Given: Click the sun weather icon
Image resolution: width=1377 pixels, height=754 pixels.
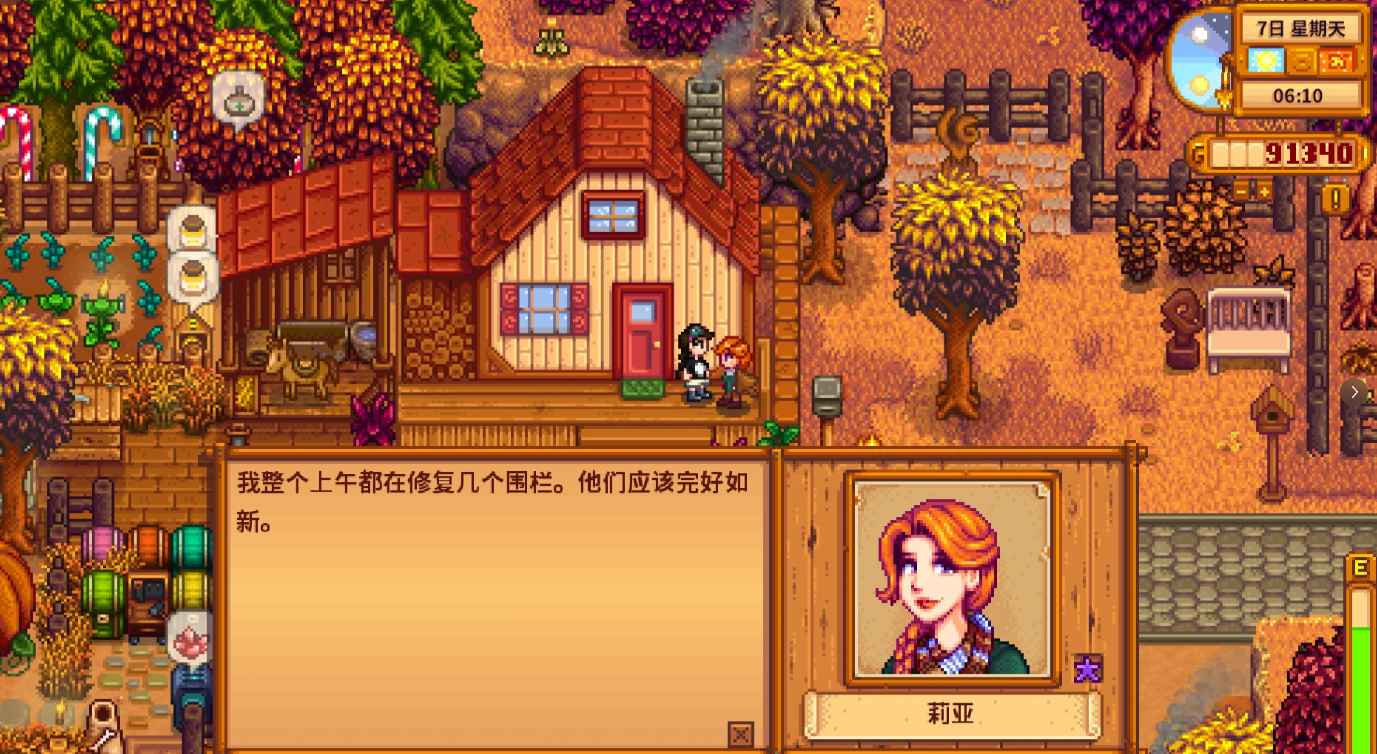Looking at the screenshot, I should point(1265,61).
